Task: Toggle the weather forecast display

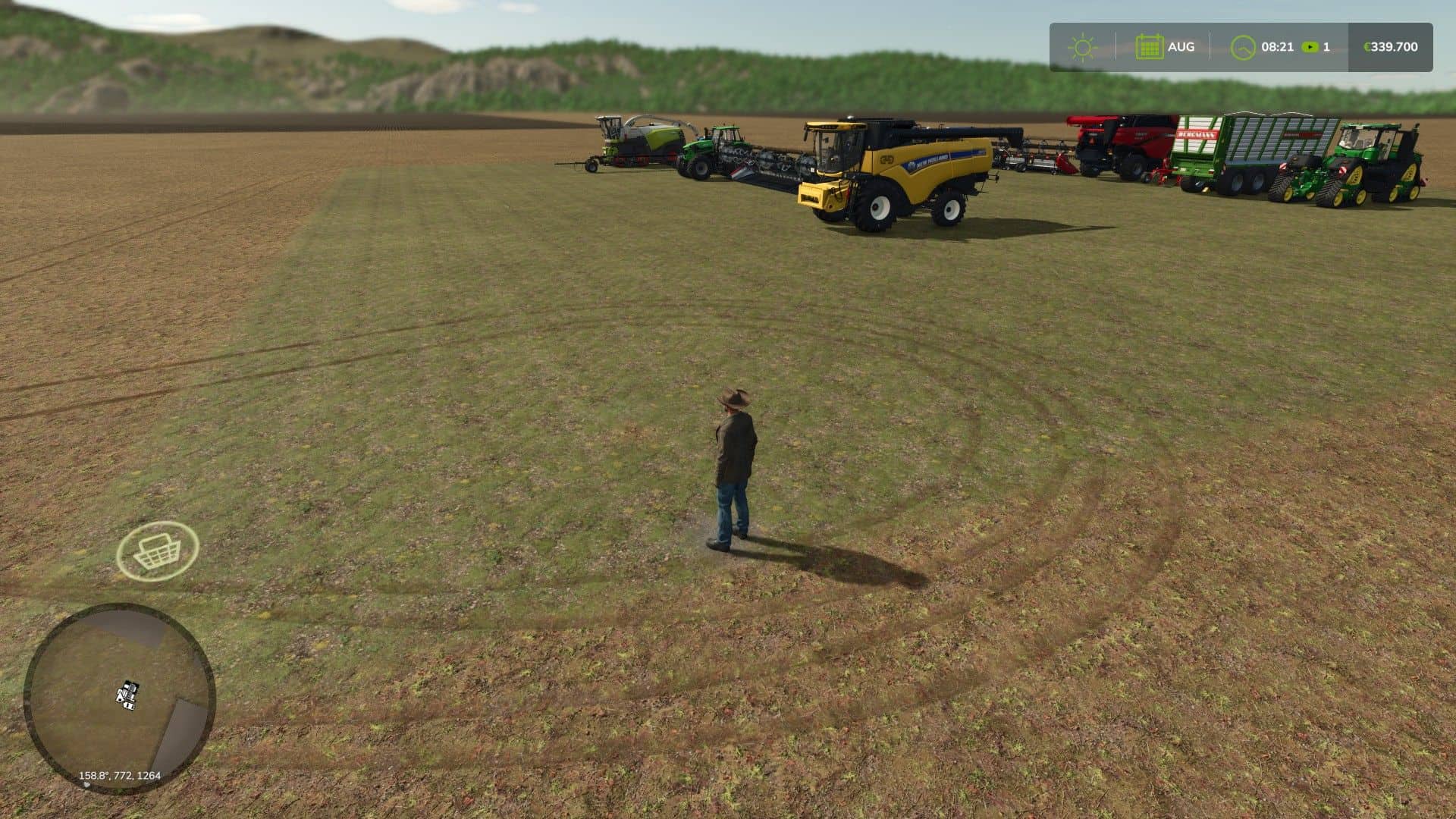Action: click(1082, 47)
